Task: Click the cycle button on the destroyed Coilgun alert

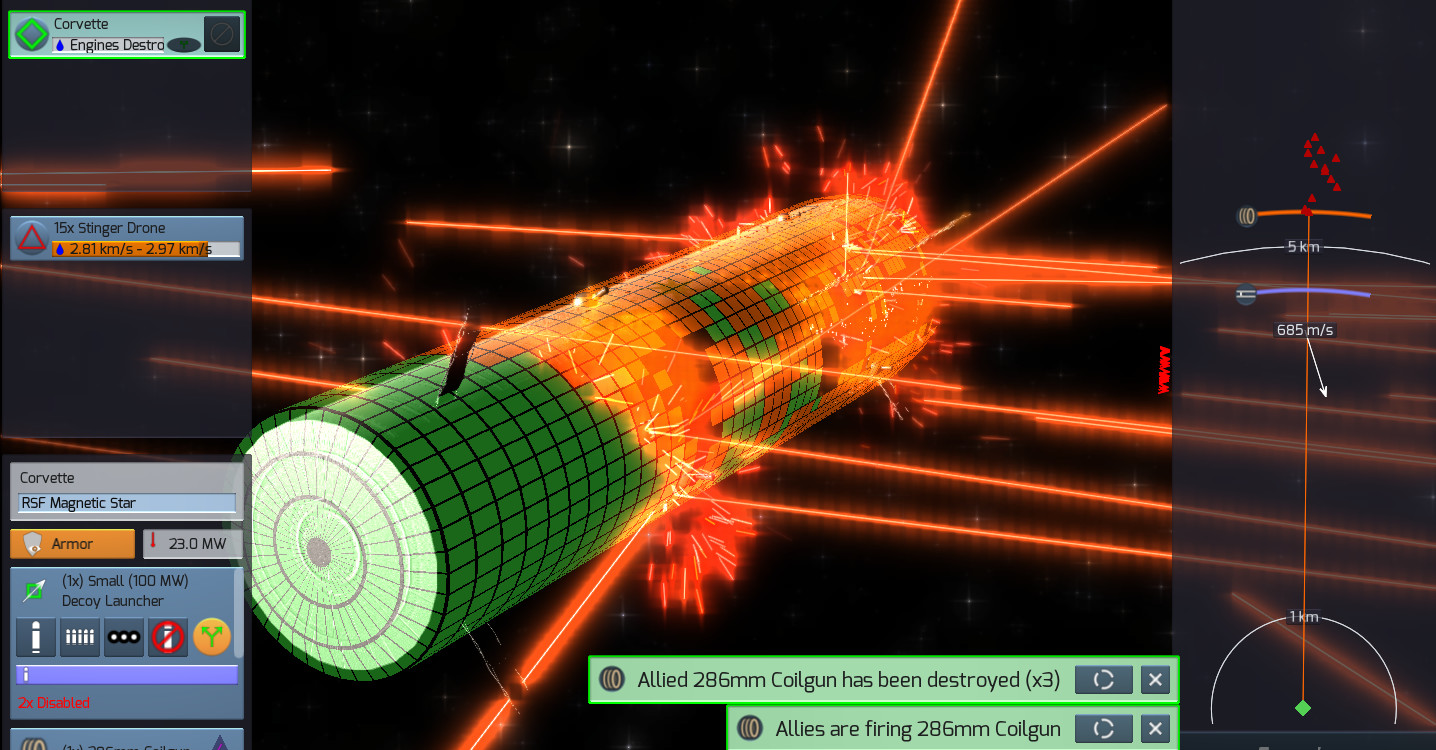Action: (1103, 680)
